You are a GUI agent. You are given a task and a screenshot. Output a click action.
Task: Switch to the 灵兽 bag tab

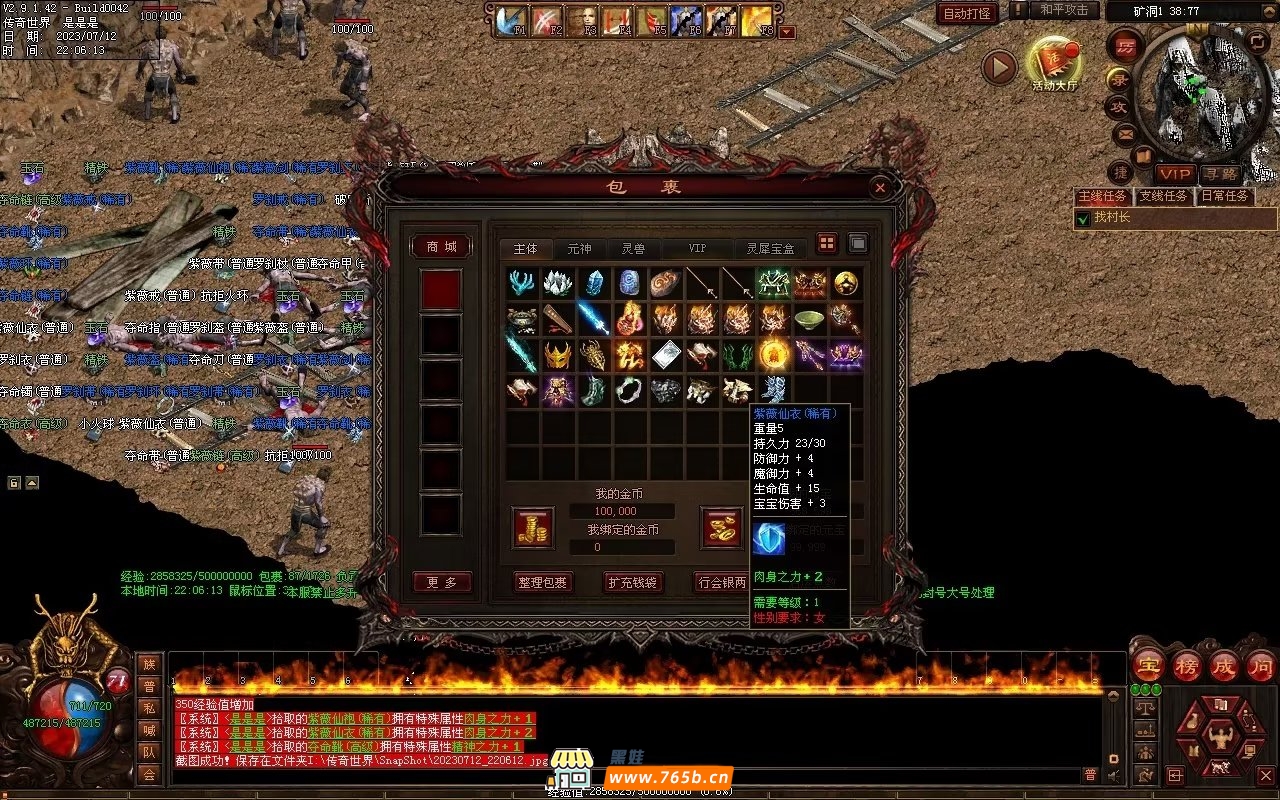[633, 249]
